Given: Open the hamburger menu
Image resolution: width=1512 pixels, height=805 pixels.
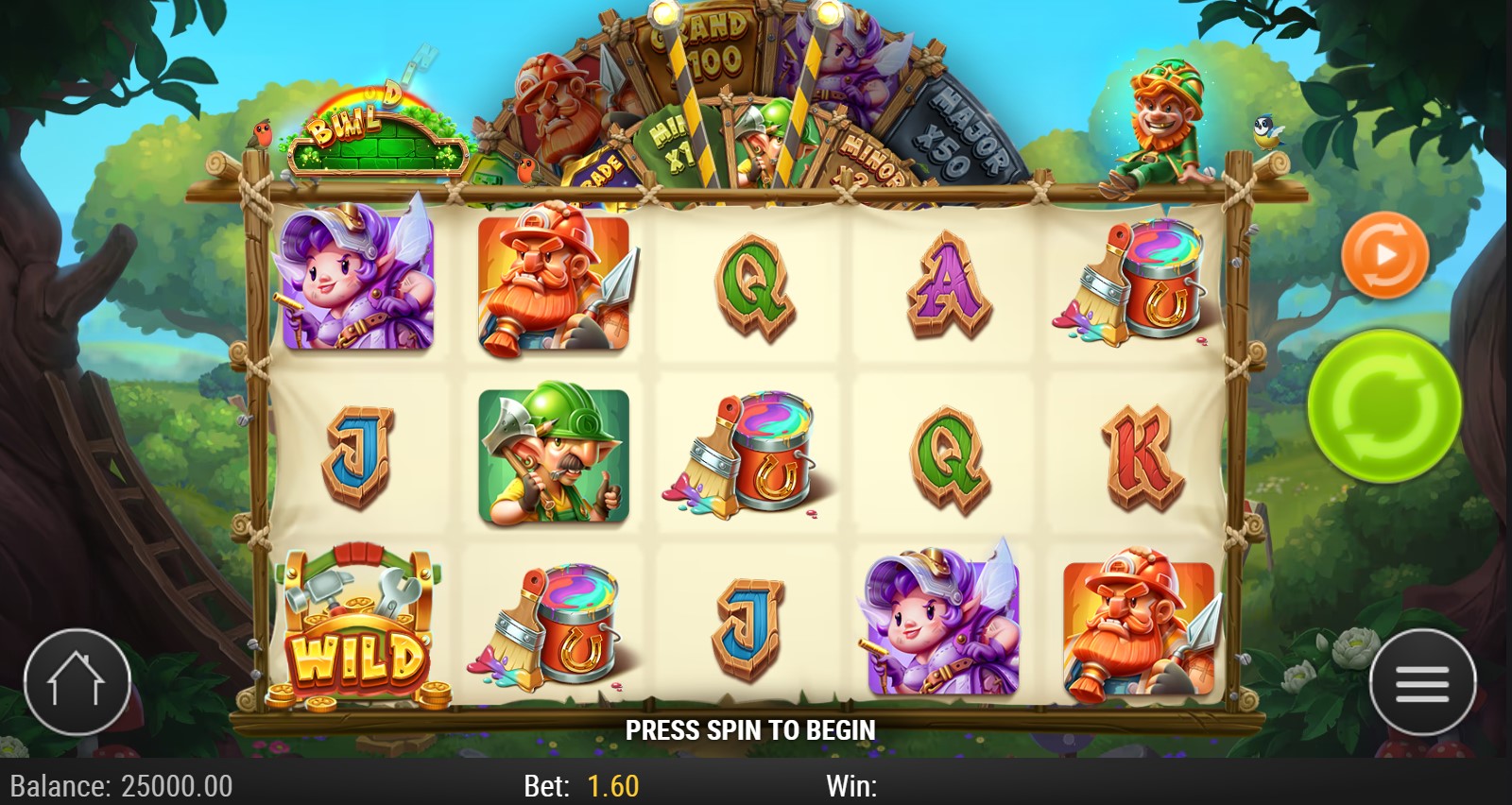Looking at the screenshot, I should pyautogui.click(x=1421, y=682).
